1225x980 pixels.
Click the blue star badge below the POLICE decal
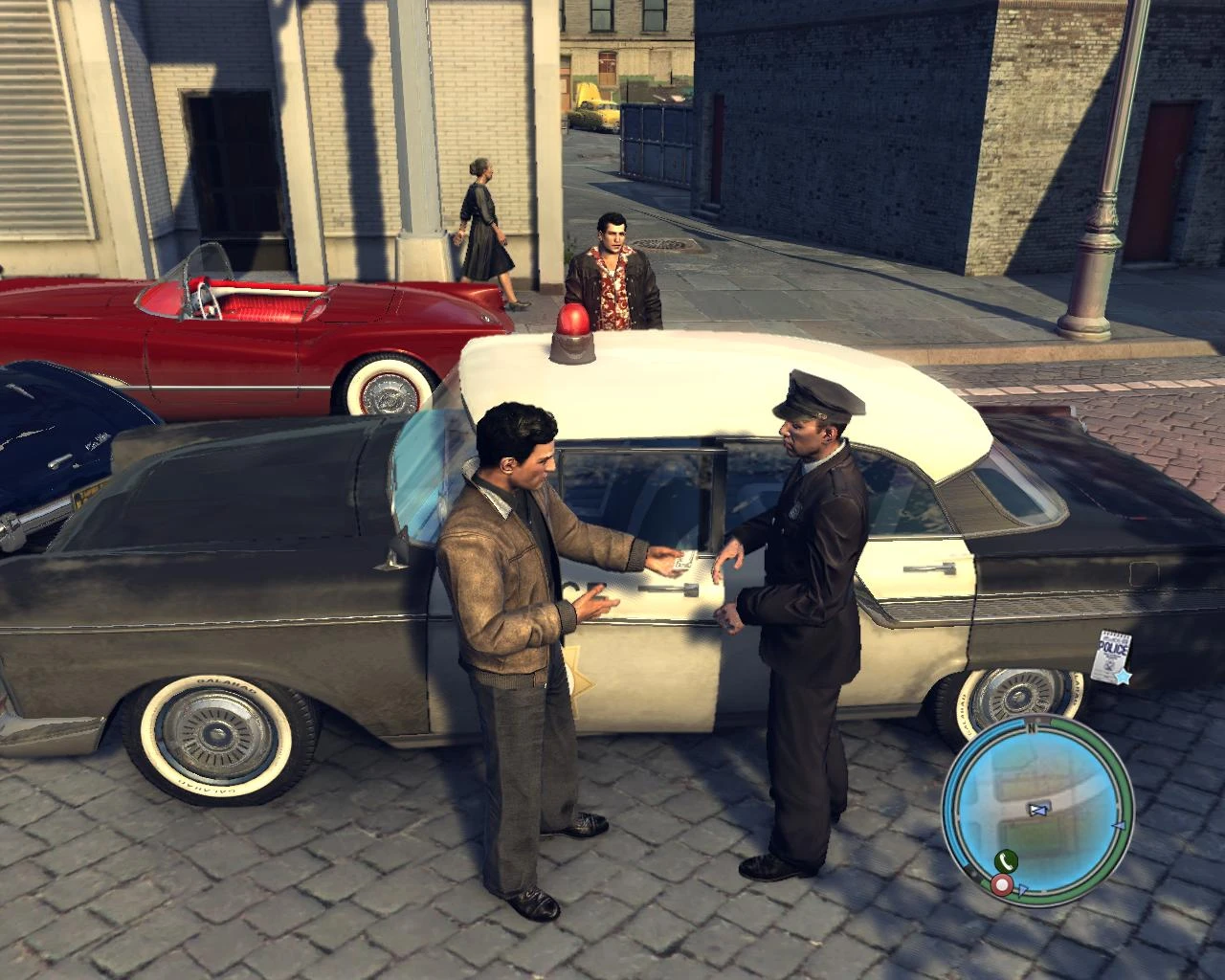[1123, 677]
